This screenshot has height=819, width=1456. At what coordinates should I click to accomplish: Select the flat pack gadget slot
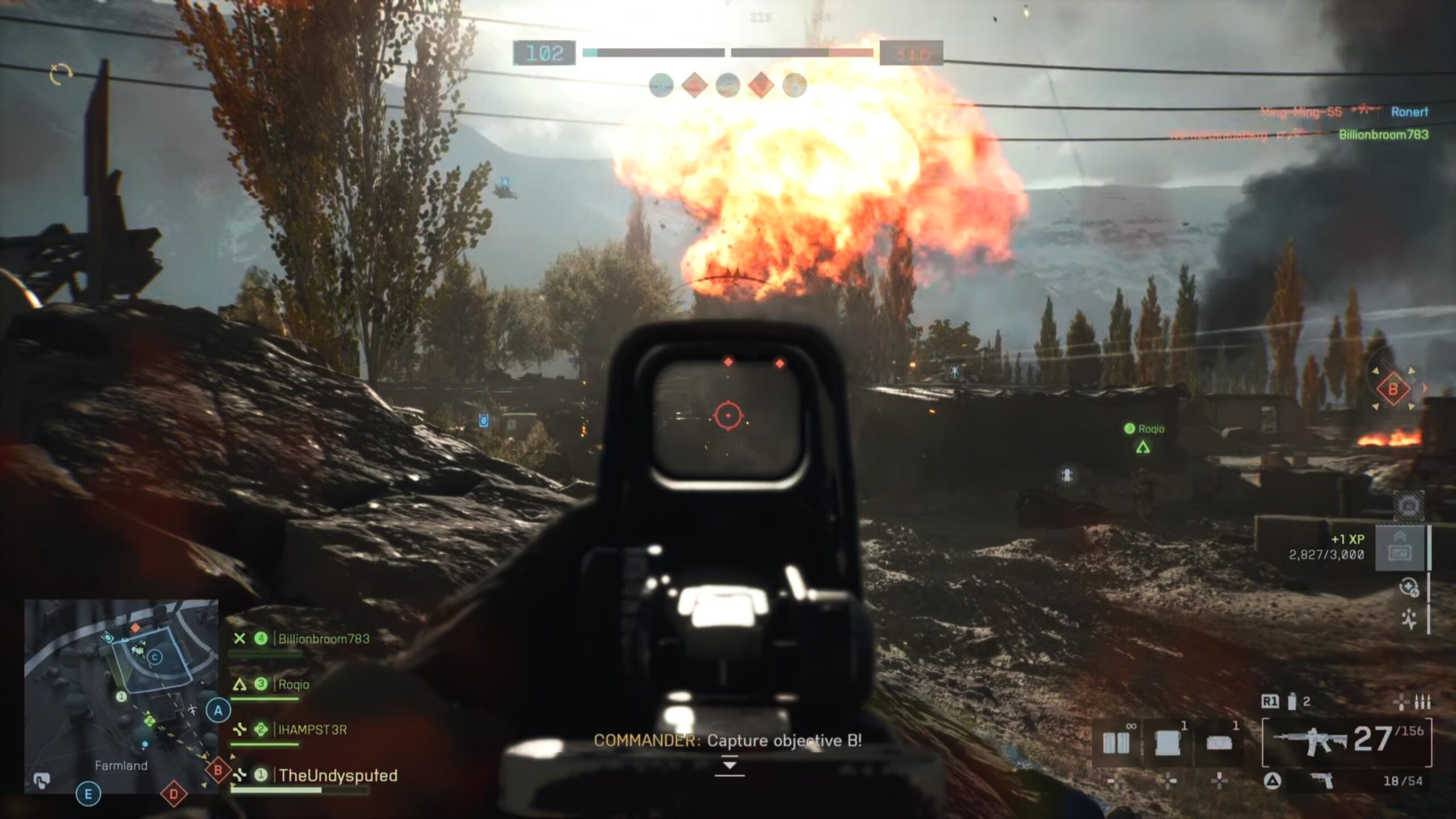click(1219, 743)
